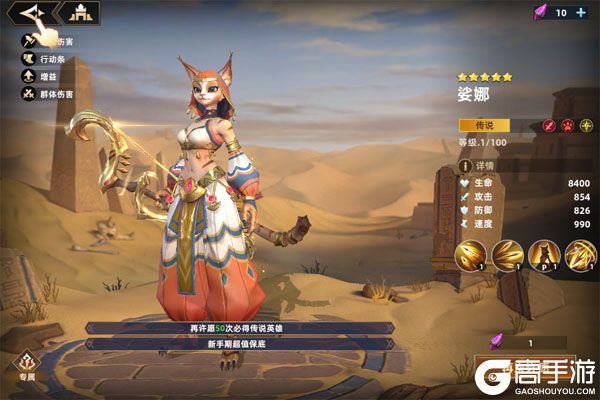Tap the red paw print trait icon
The image size is (600, 400).
click(567, 126)
